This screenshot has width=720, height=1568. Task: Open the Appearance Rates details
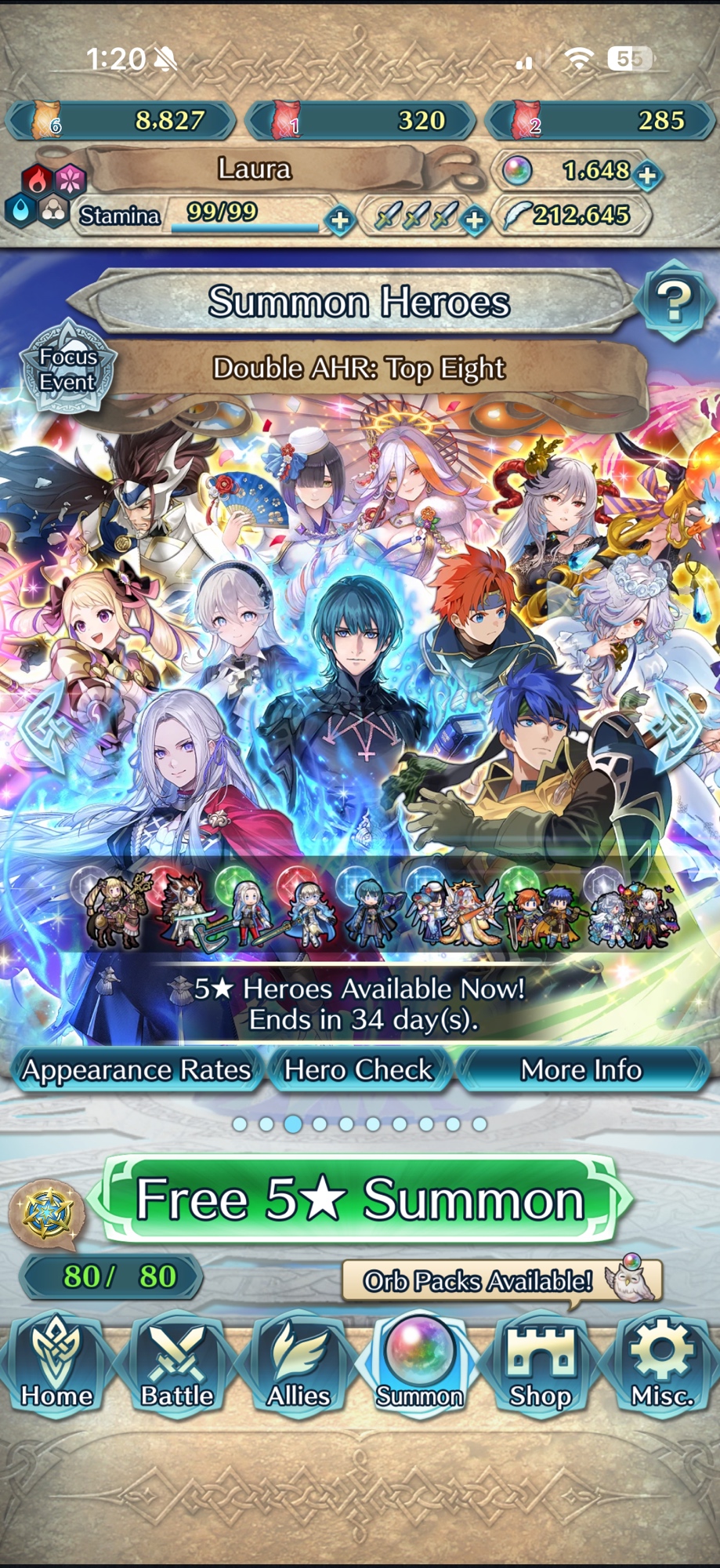[136, 1070]
